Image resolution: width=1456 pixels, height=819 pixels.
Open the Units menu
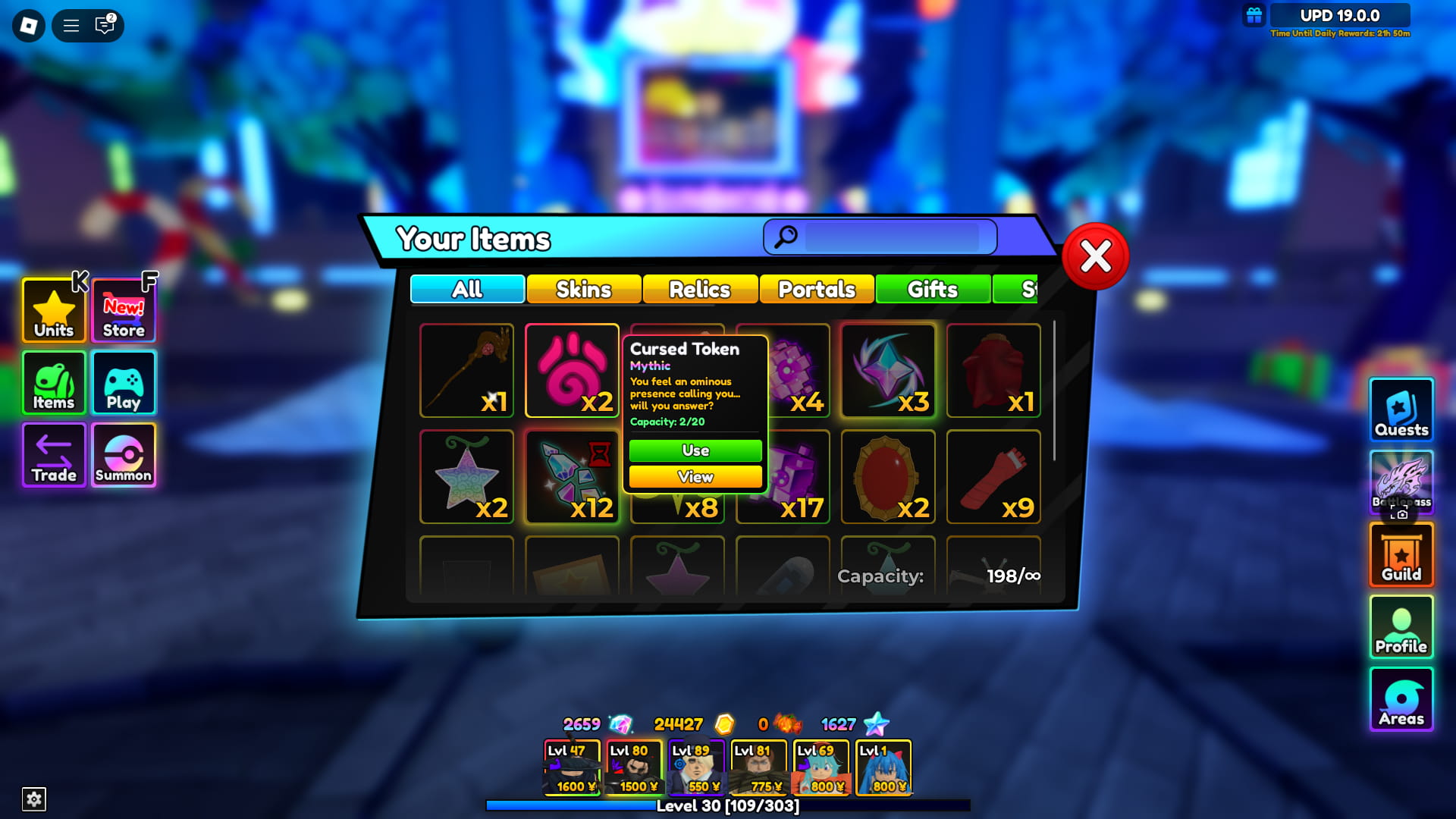(x=53, y=309)
